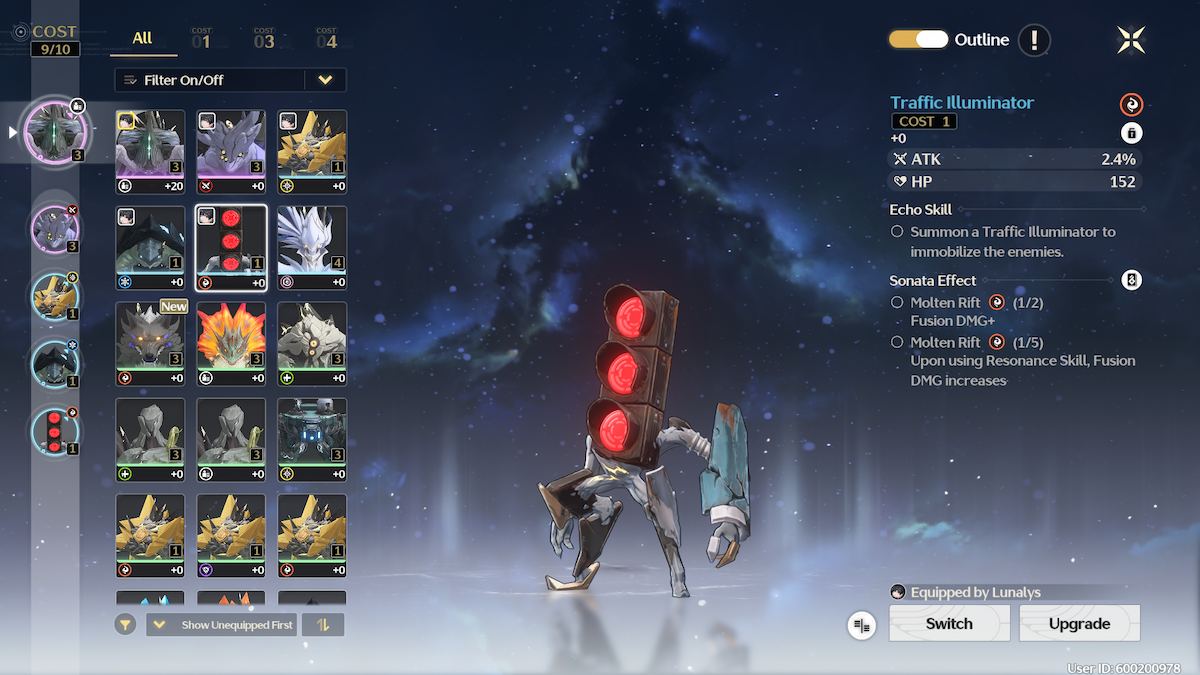Show only Cost 3 echoes

pyautogui.click(x=264, y=40)
